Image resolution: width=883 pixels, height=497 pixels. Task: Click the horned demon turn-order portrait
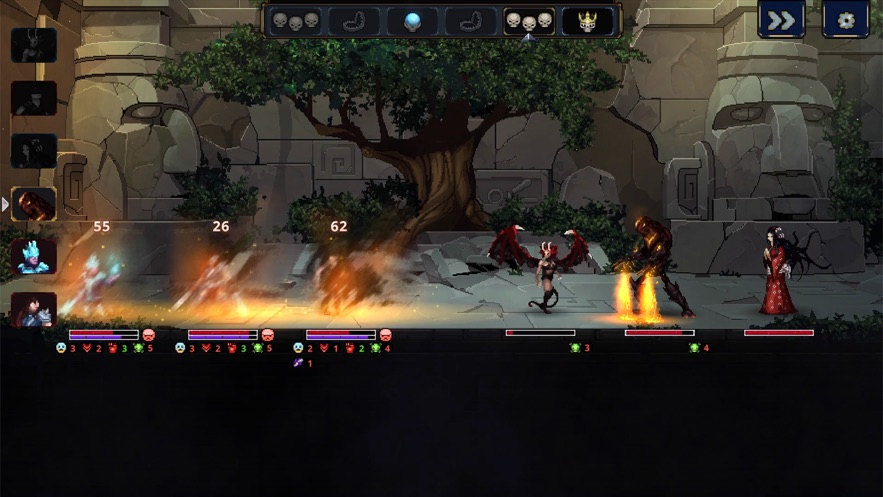click(x=34, y=46)
